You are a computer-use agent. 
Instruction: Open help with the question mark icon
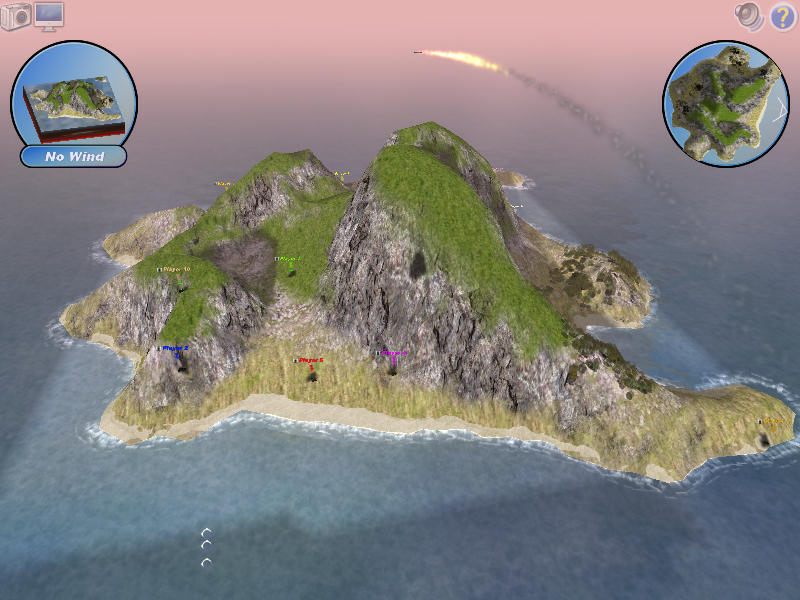(x=782, y=16)
